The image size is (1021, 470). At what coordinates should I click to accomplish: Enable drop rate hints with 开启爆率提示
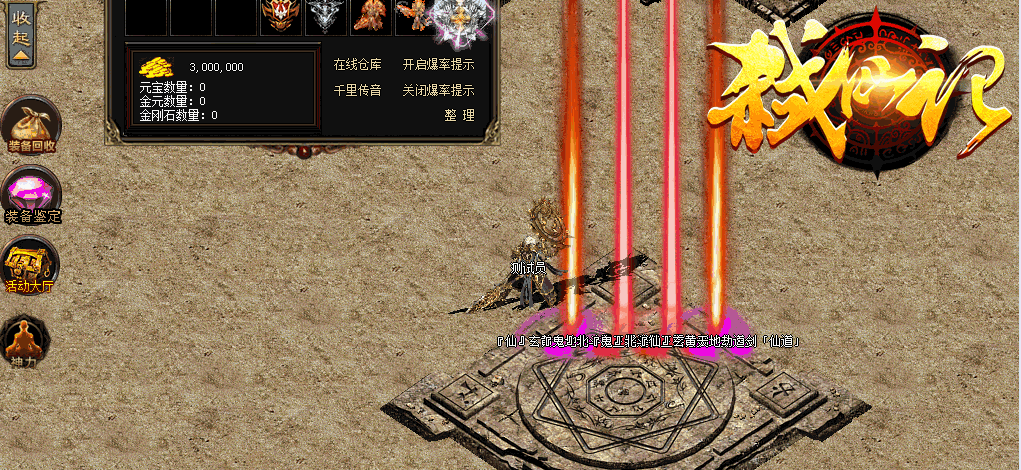tap(438, 65)
